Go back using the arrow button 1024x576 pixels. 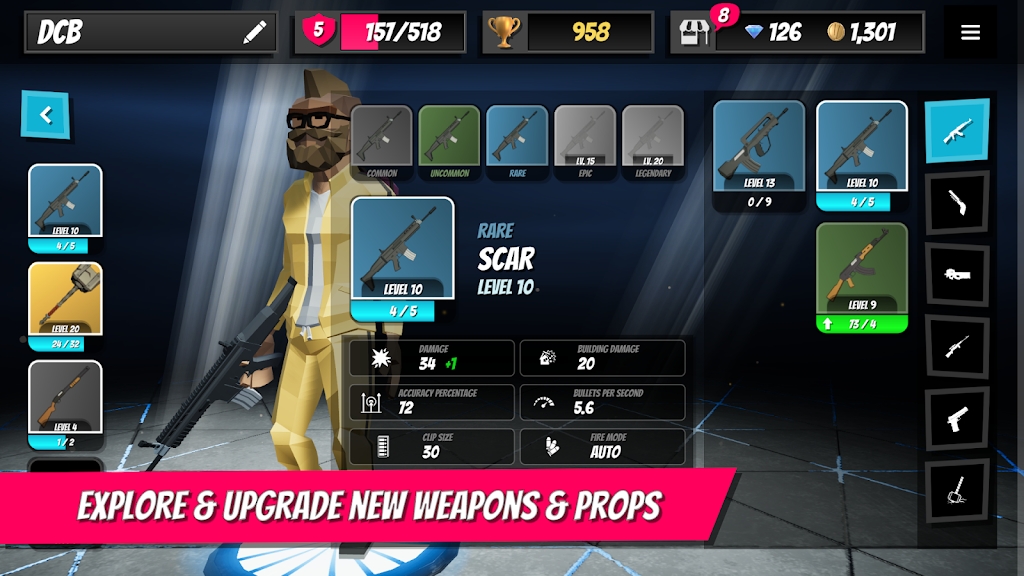[45, 115]
